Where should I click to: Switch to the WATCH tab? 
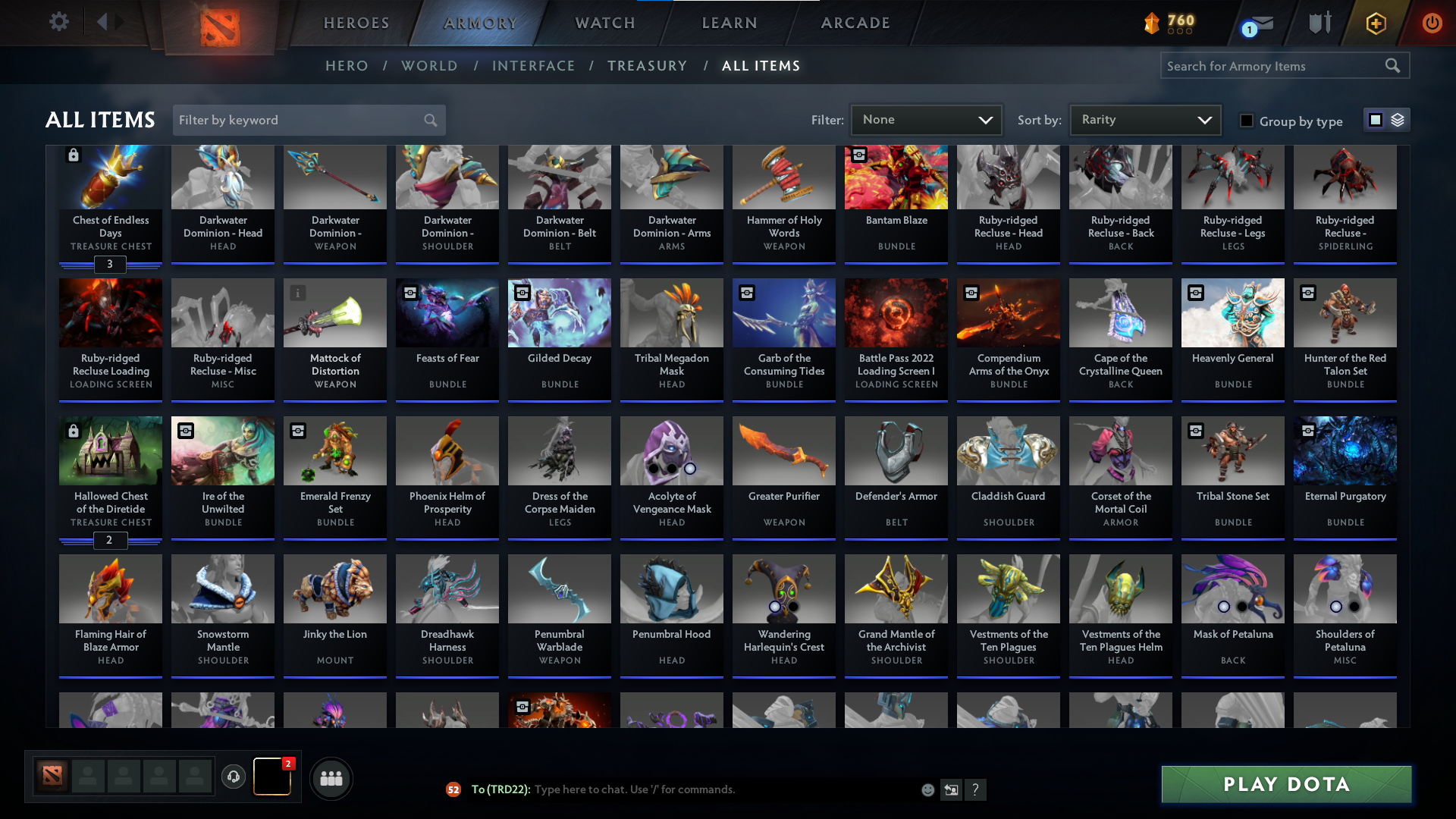coord(604,23)
